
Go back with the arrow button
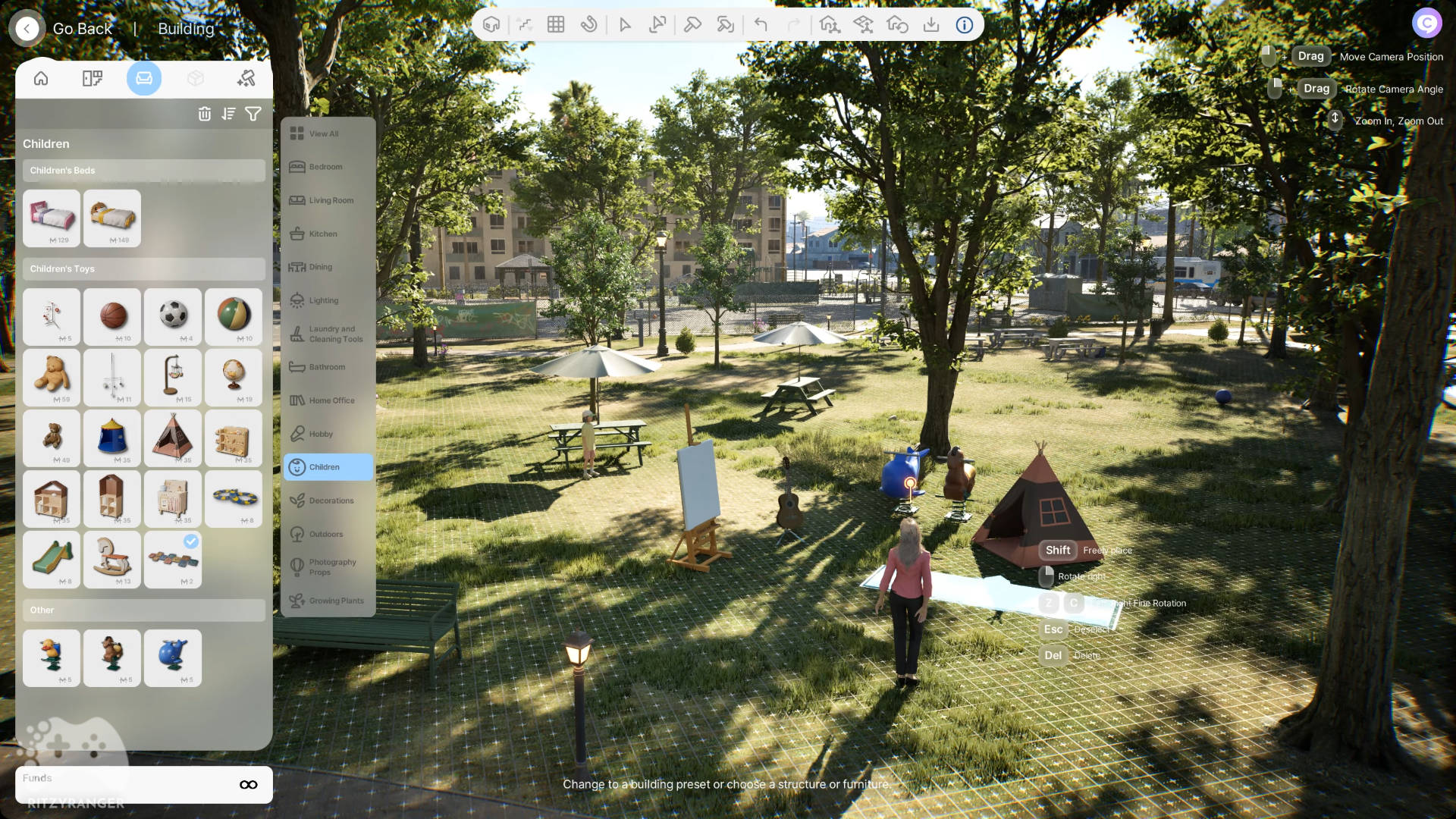pos(27,29)
